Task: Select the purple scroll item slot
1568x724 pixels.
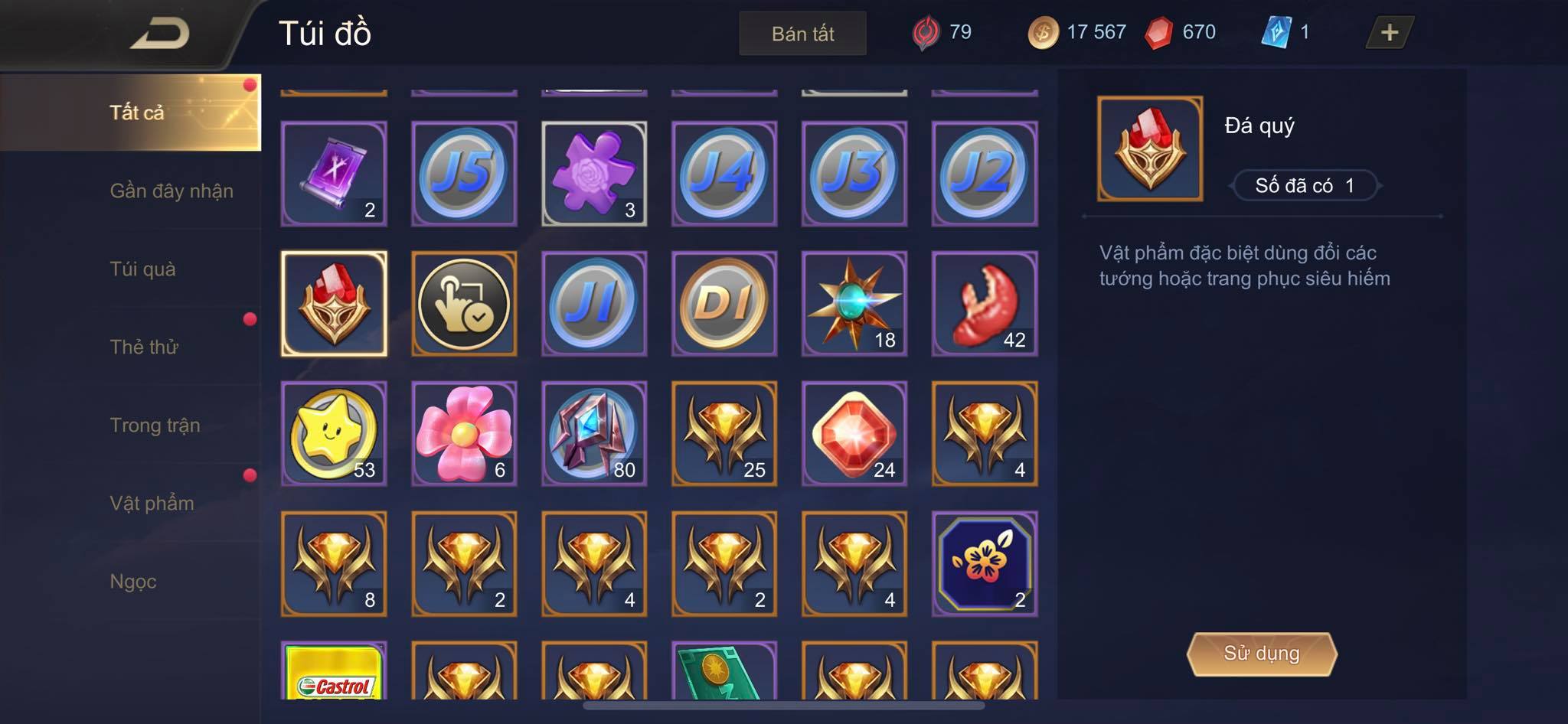Action: (x=334, y=174)
